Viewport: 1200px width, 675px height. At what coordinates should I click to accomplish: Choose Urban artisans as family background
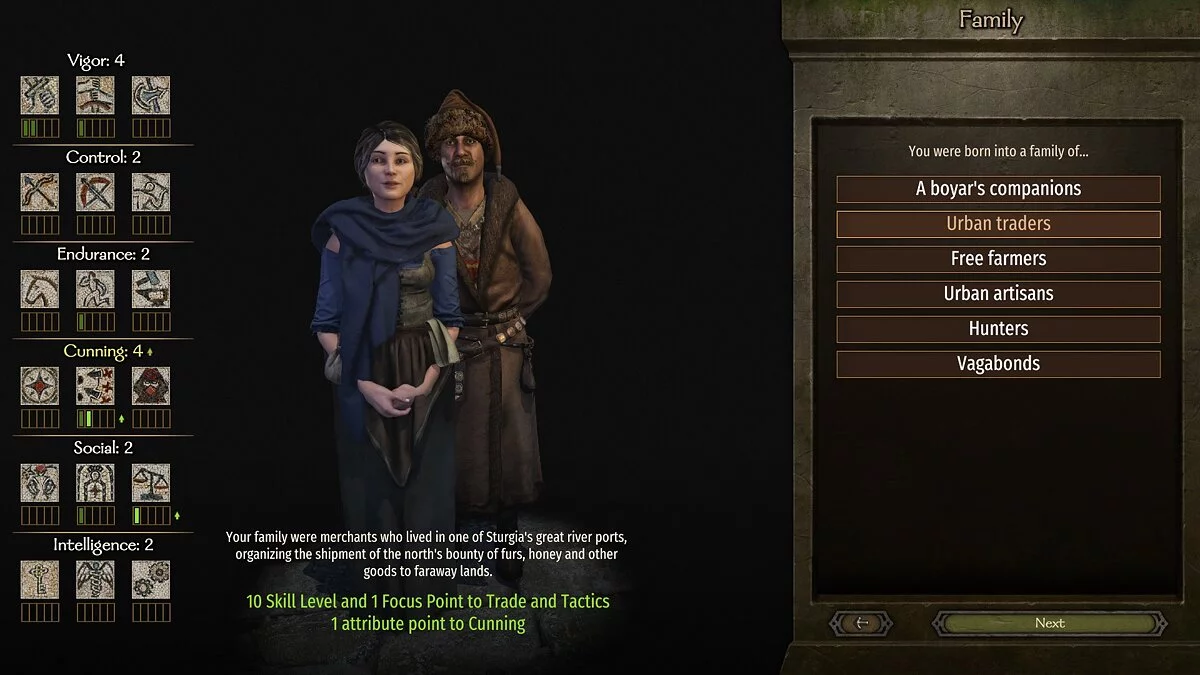(x=998, y=294)
